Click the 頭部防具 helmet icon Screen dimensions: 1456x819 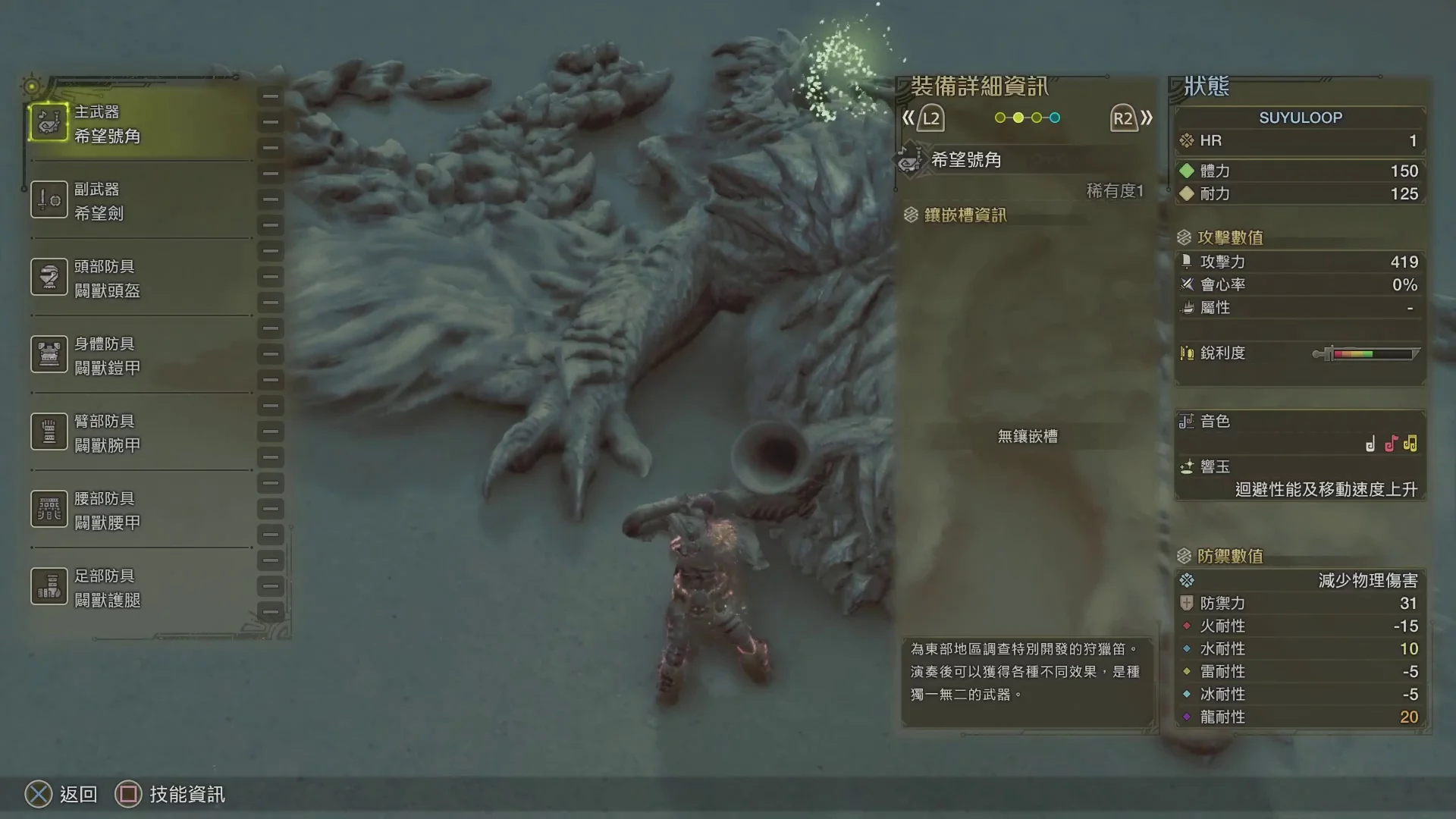[49, 277]
